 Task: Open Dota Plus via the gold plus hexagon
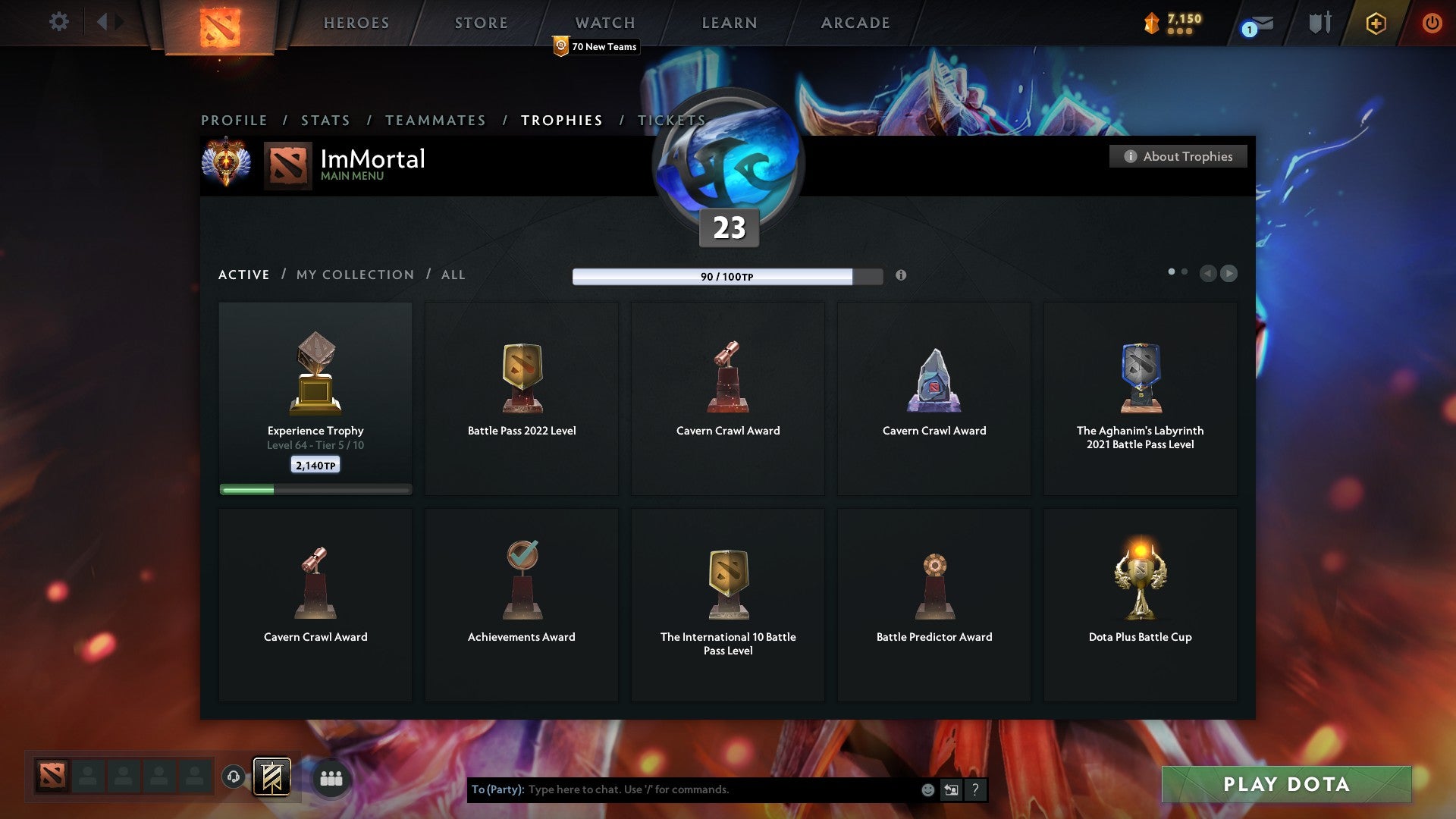(1376, 23)
